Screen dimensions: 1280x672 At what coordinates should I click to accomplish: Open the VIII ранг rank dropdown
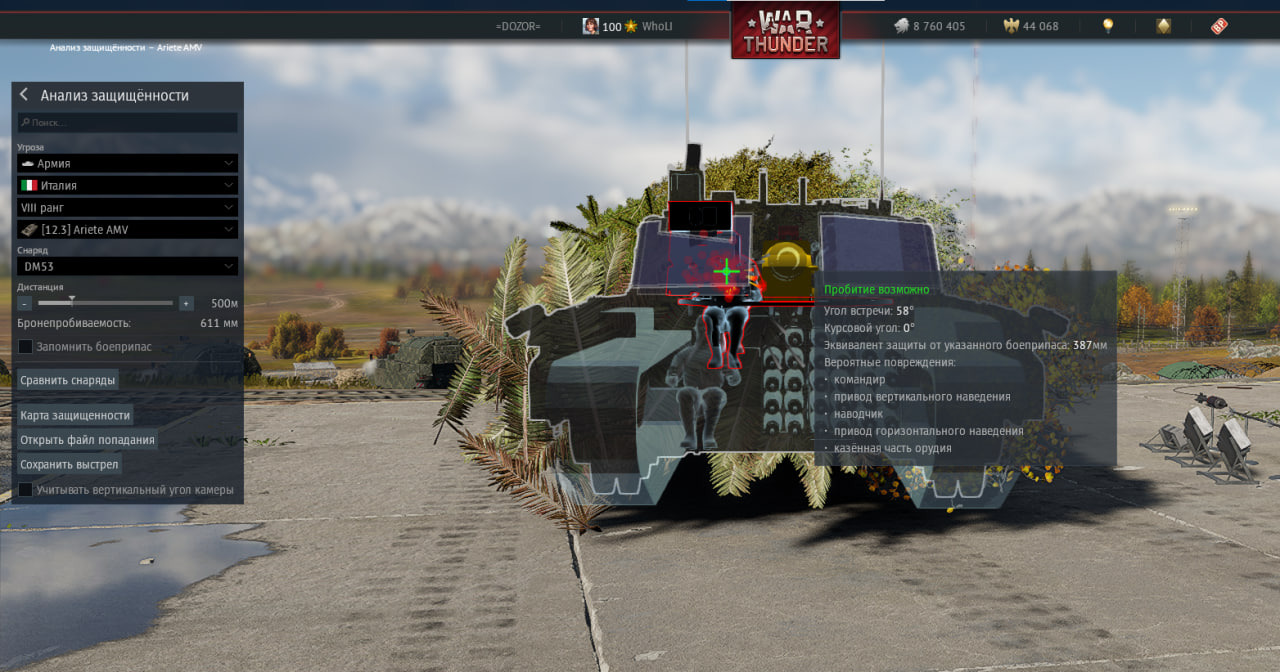[x=128, y=207]
